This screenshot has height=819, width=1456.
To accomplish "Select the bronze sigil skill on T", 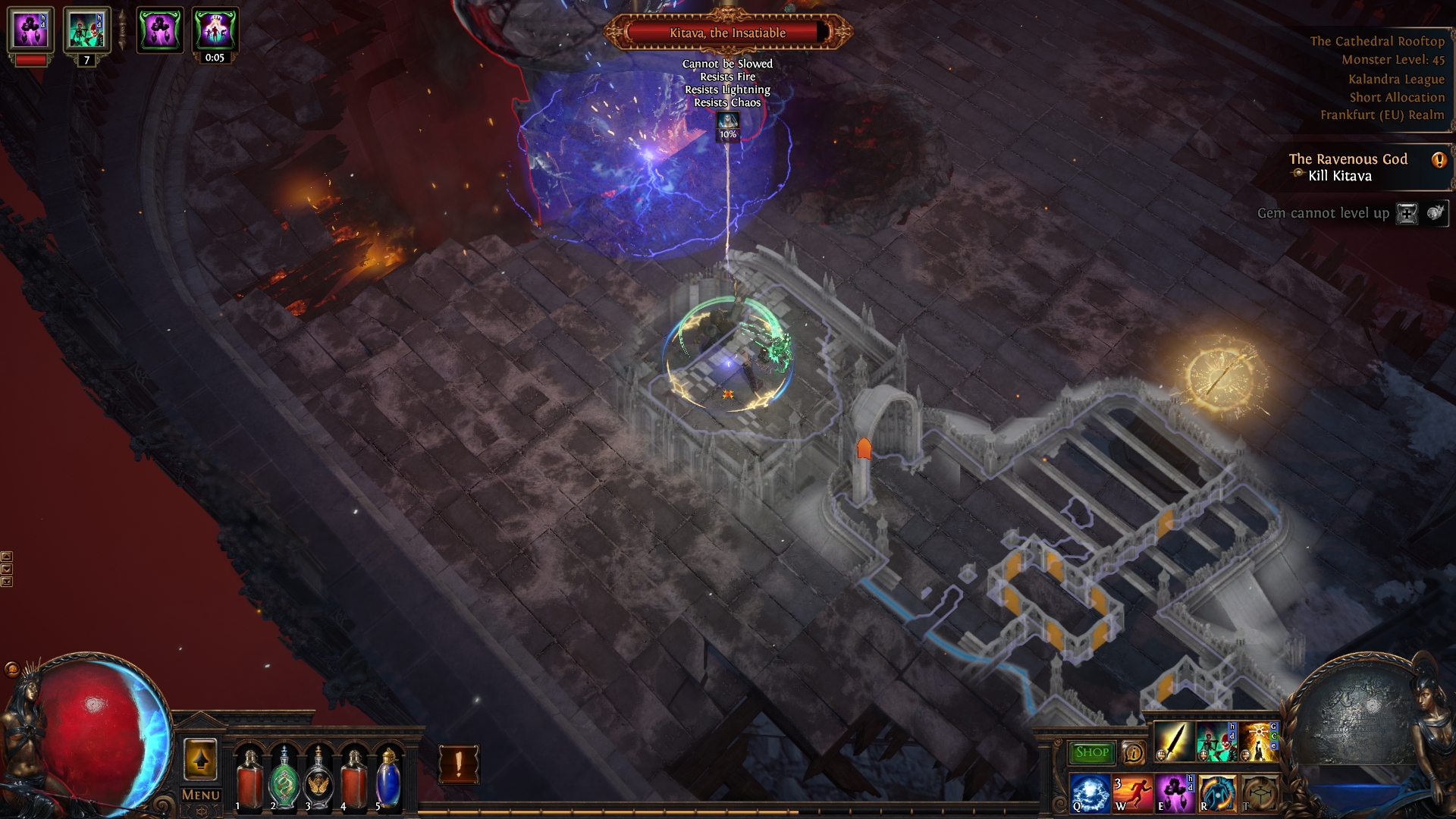I will (1259, 792).
